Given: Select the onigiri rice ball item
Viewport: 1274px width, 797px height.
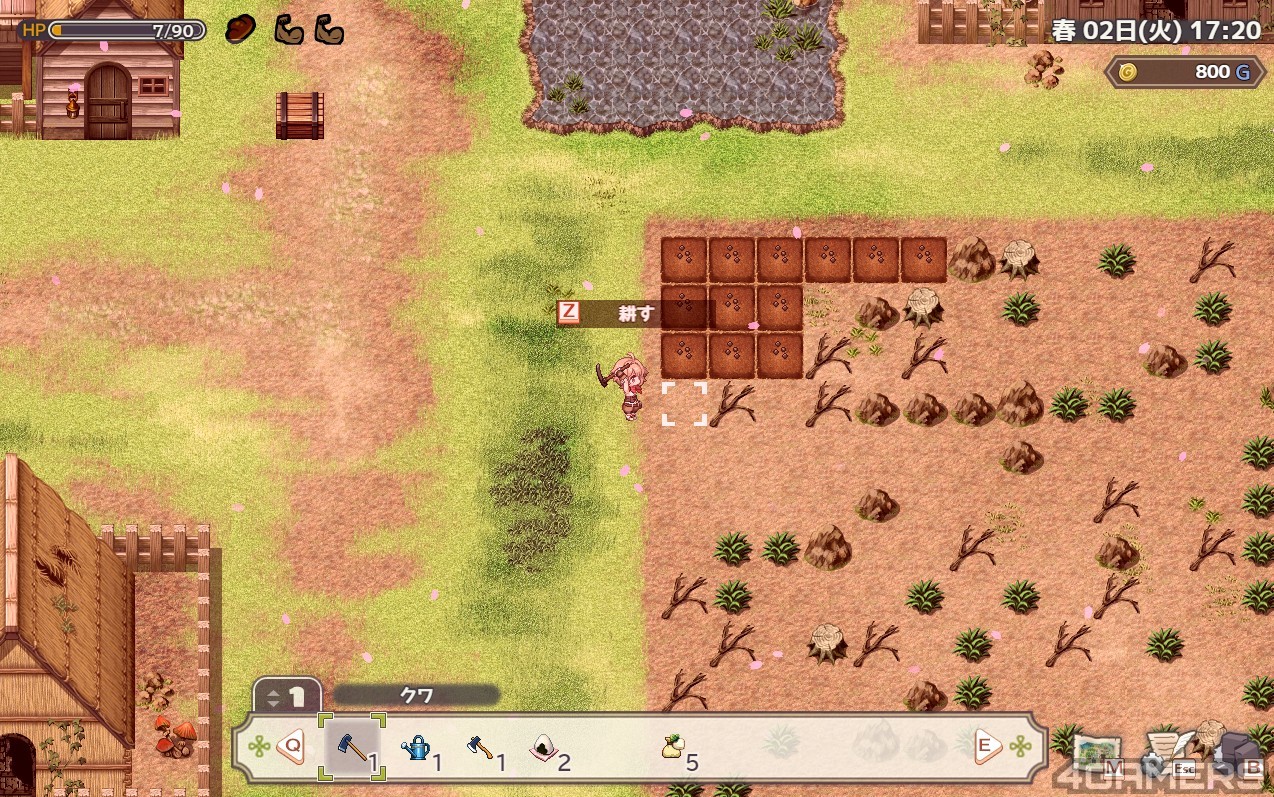Looking at the screenshot, I should pyautogui.click(x=544, y=747).
